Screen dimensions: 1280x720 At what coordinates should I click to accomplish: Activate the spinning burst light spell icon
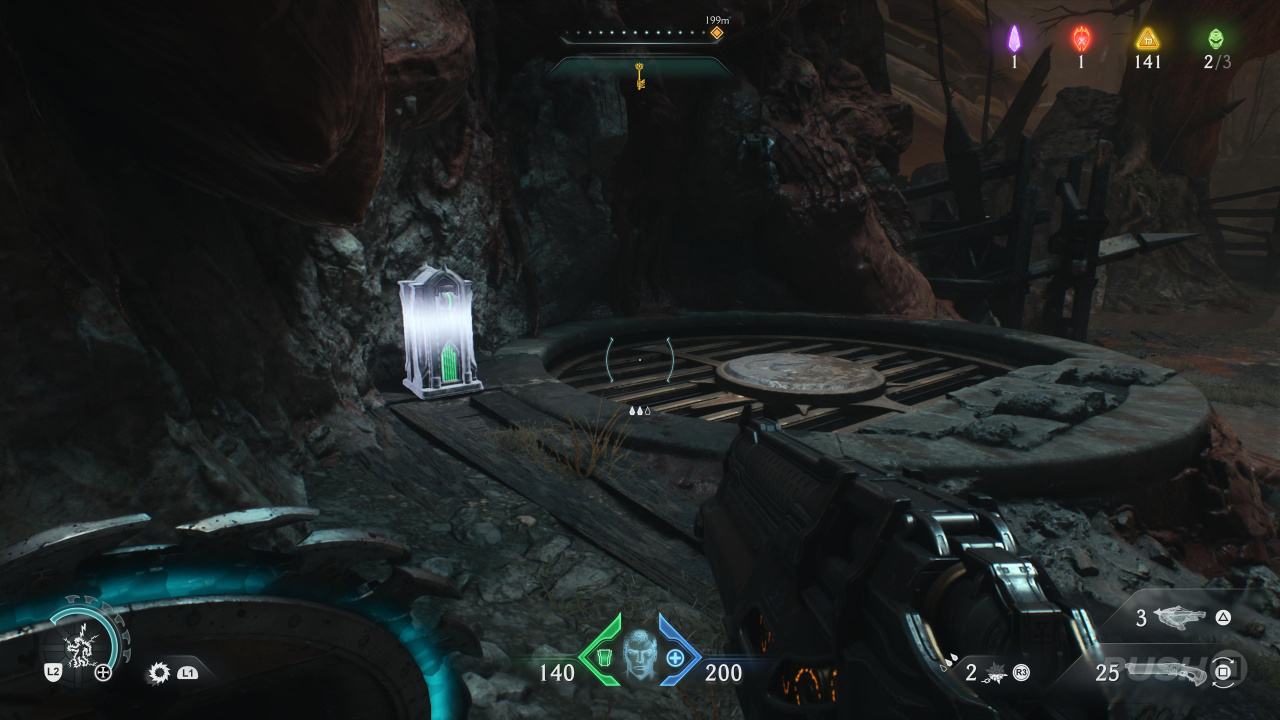click(158, 673)
